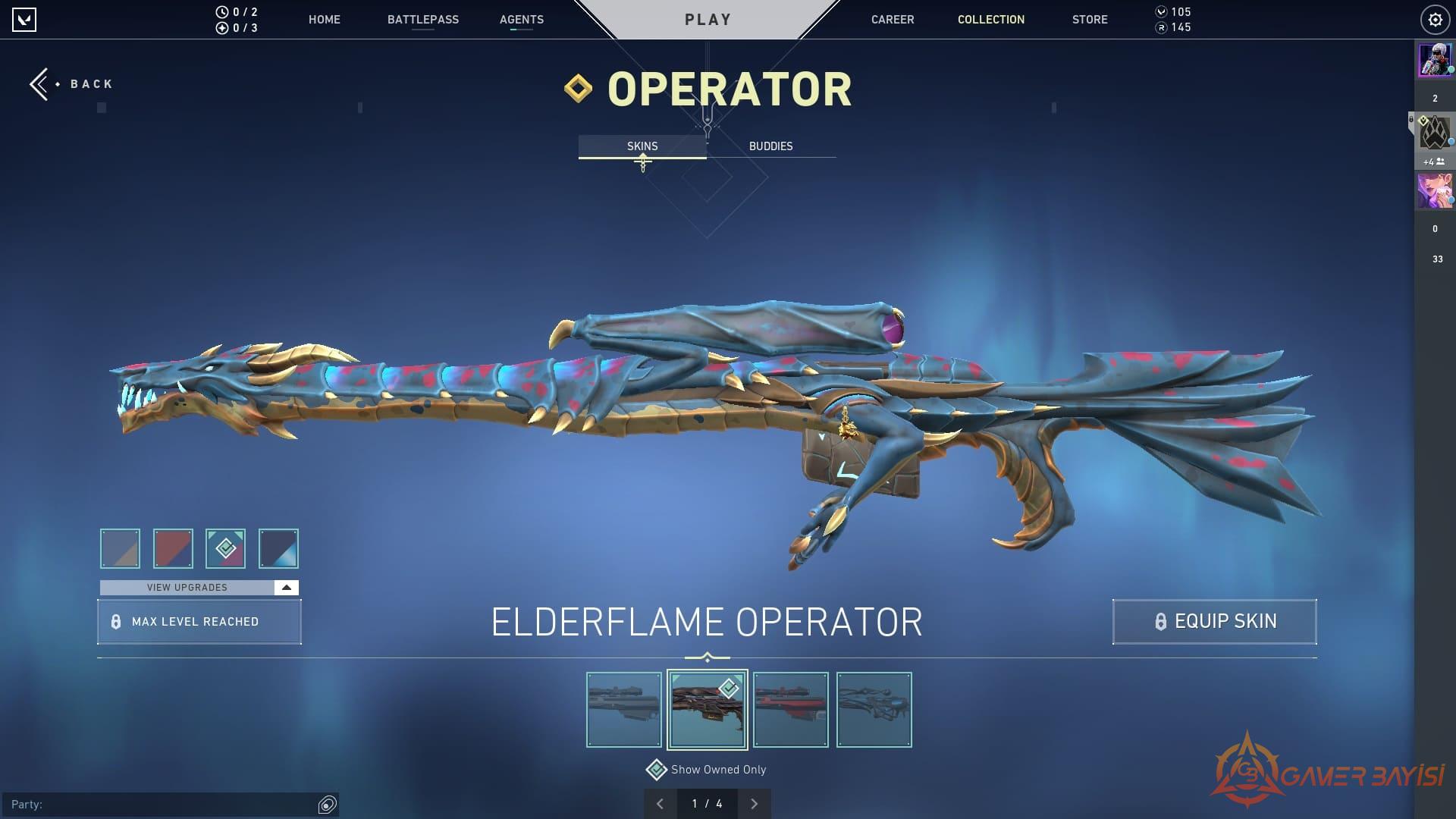Go back using the Back arrow
The width and height of the screenshot is (1456, 819).
point(70,84)
